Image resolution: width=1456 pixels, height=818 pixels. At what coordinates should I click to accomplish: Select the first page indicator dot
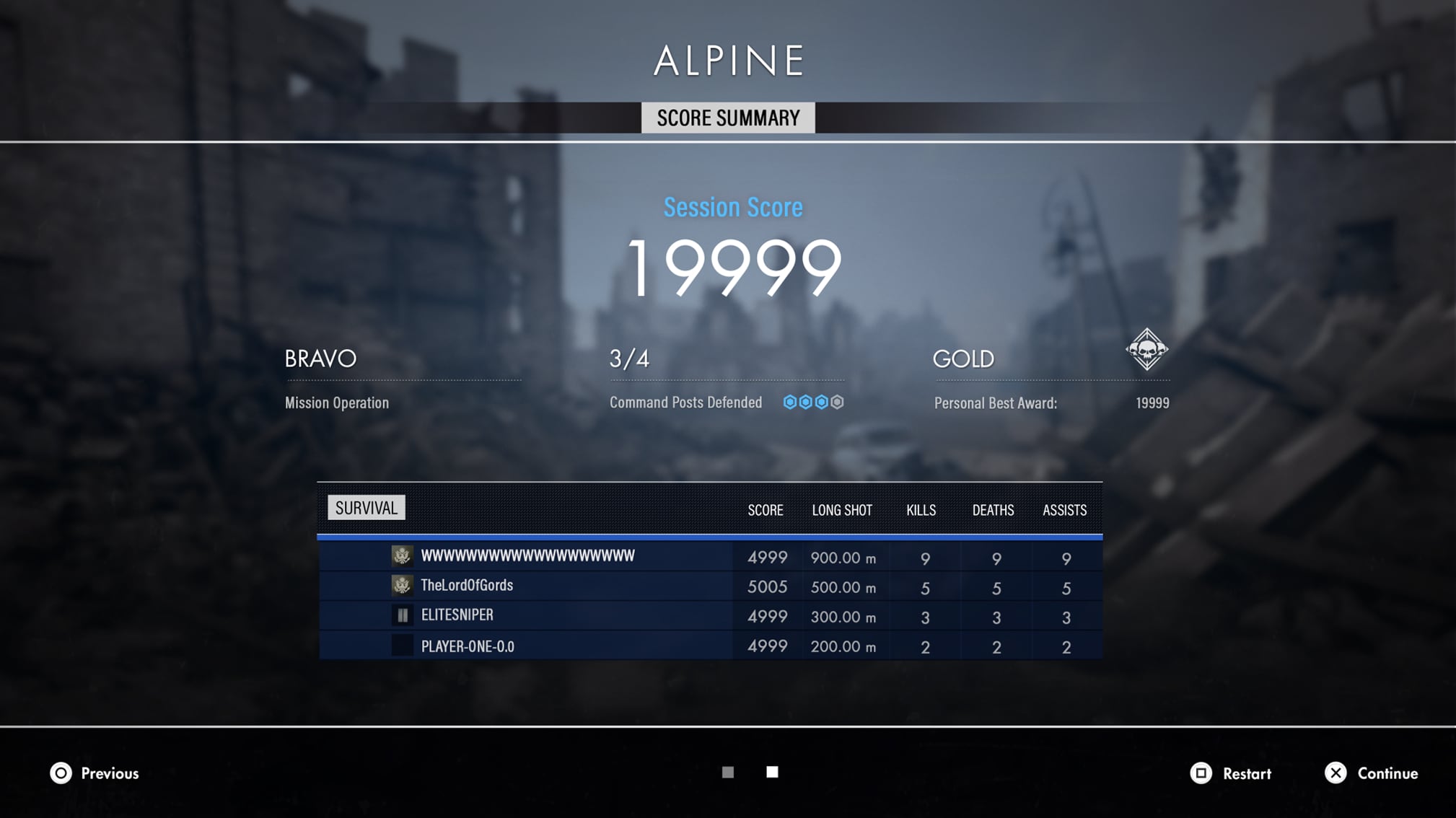tap(727, 772)
